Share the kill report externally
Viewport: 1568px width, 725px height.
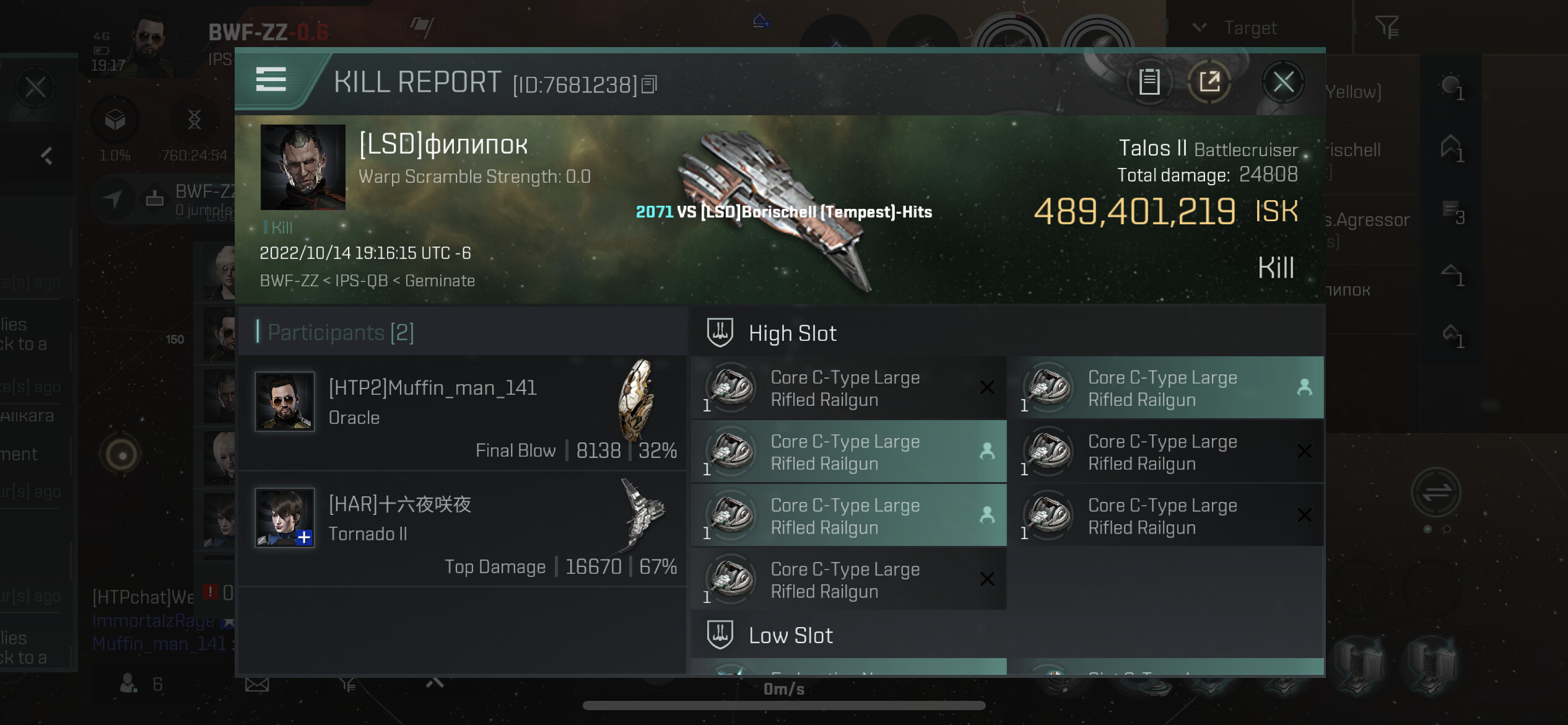tap(1209, 82)
